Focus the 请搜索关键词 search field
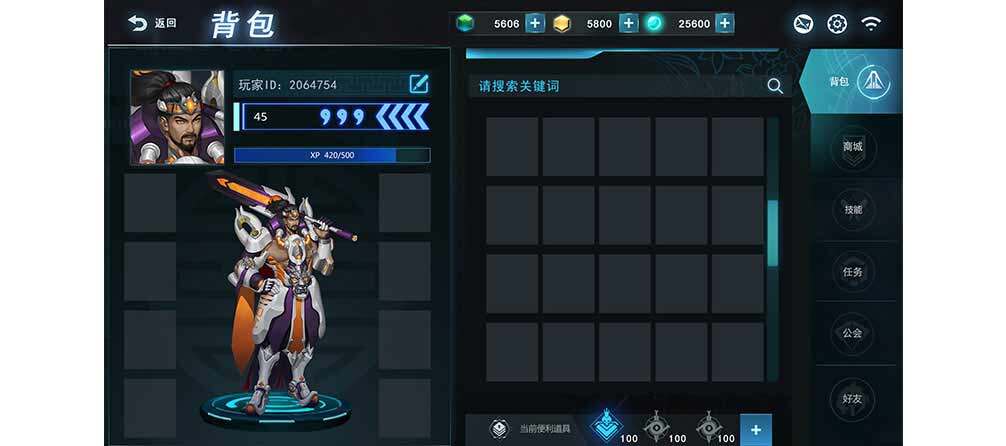Viewport: 1006px width, 446px height. click(610, 86)
